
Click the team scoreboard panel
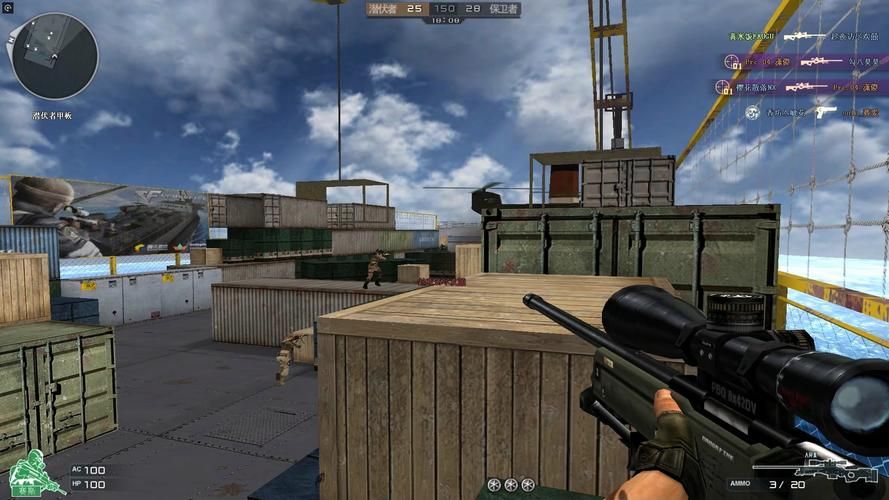tap(443, 9)
